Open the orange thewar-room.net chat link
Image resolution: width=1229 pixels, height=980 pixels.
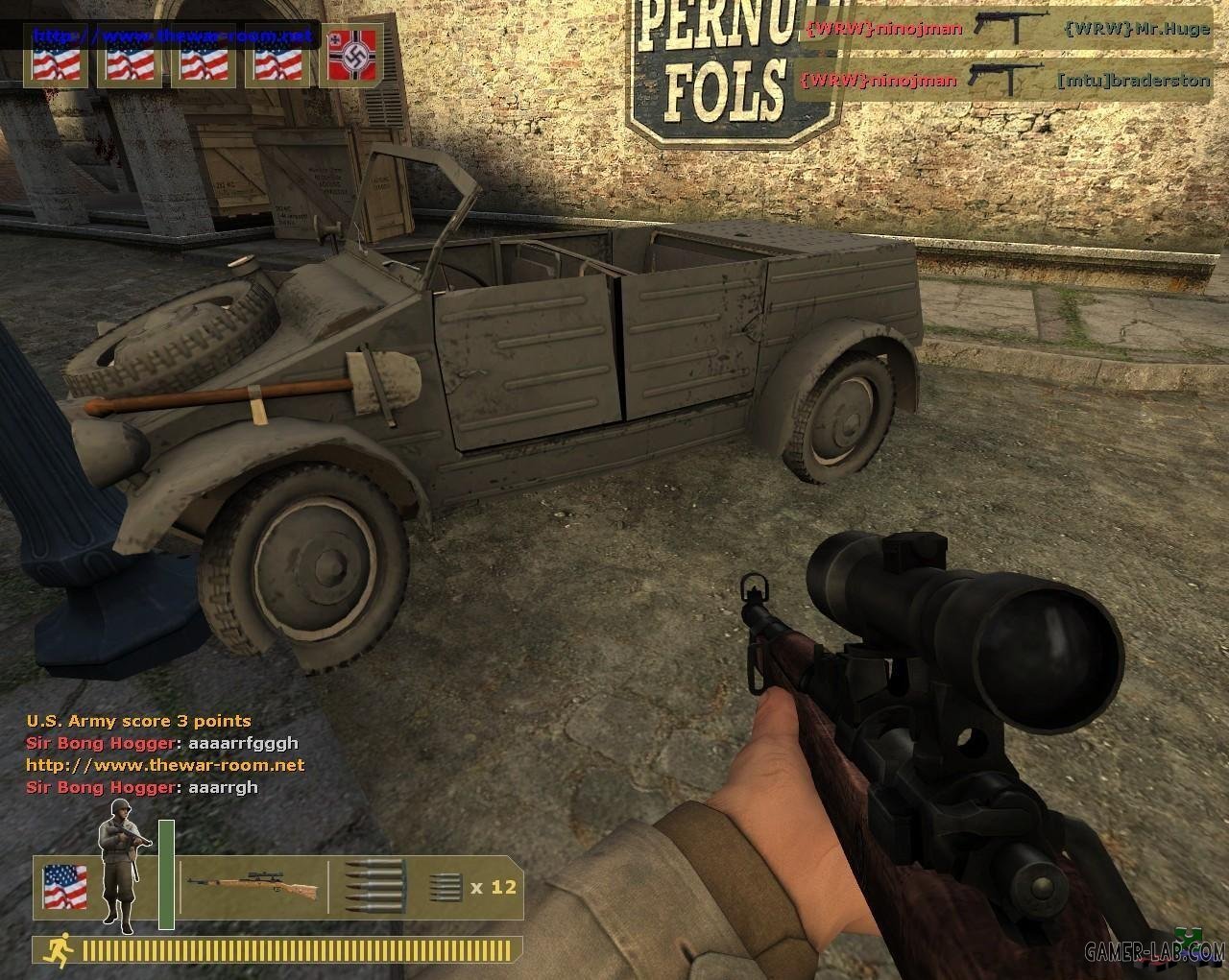[165, 765]
